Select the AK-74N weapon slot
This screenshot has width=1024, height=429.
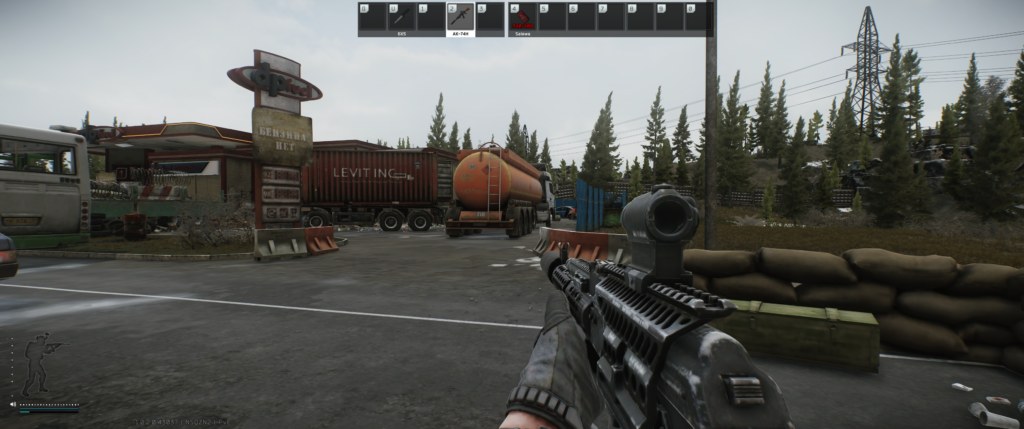(x=460, y=18)
